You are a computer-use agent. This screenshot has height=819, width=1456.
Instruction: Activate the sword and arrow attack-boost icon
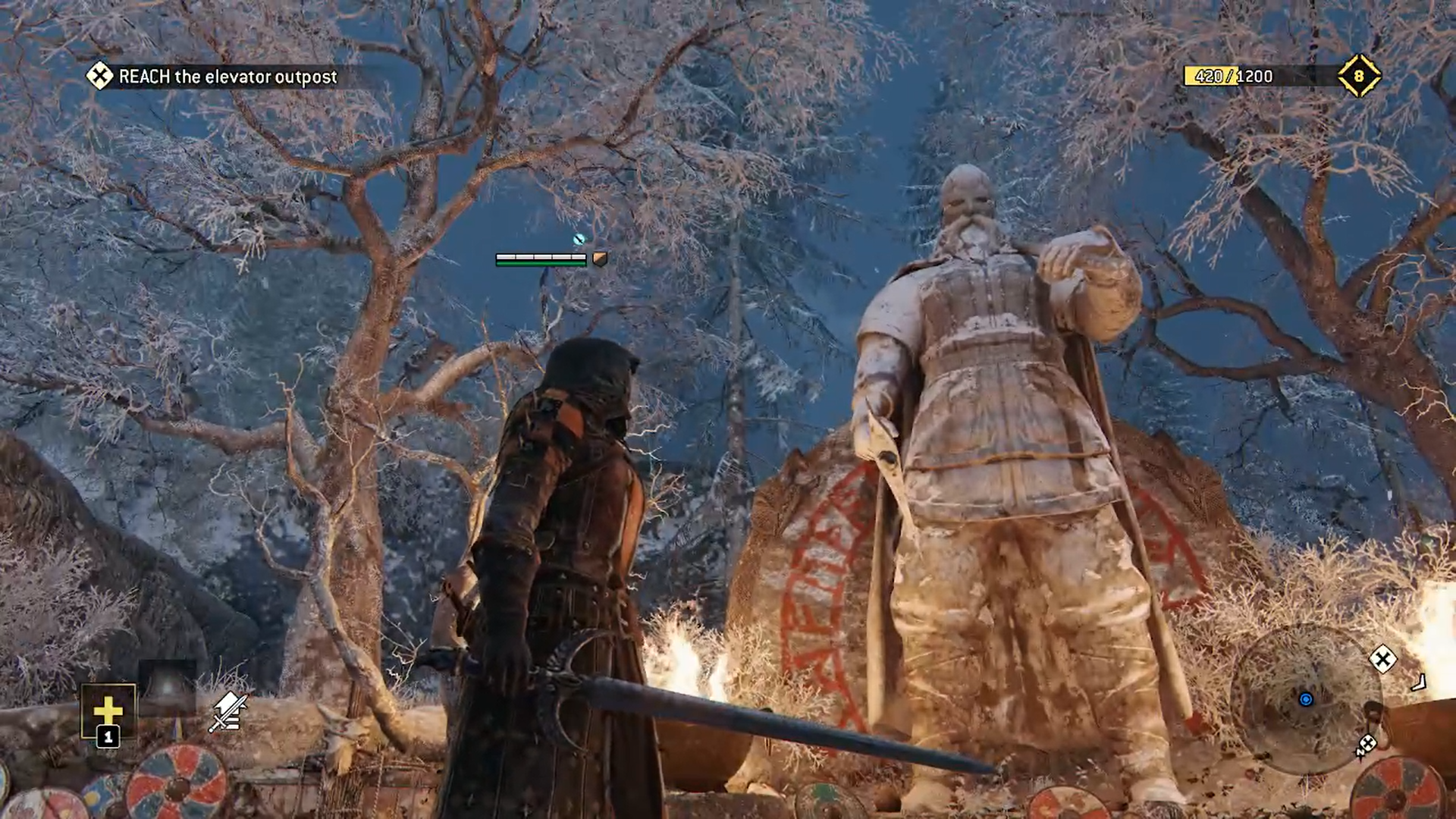pos(228,712)
